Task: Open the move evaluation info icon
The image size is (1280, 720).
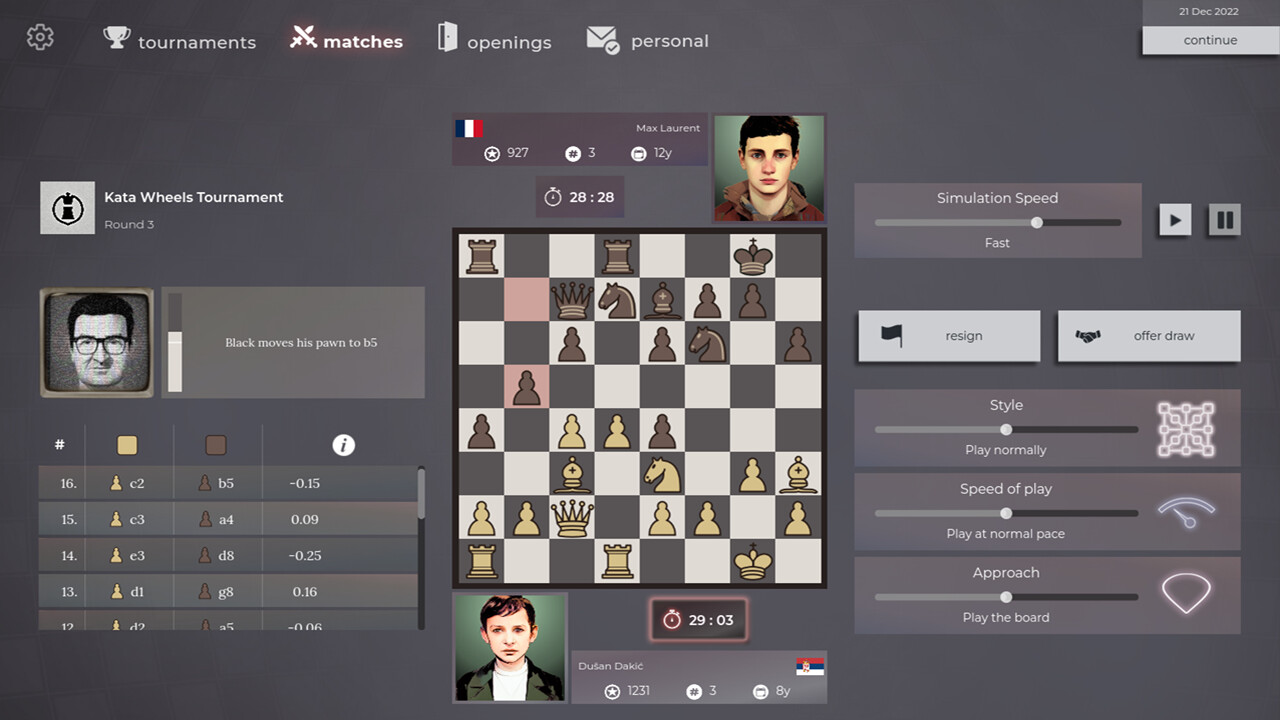Action: [x=344, y=444]
